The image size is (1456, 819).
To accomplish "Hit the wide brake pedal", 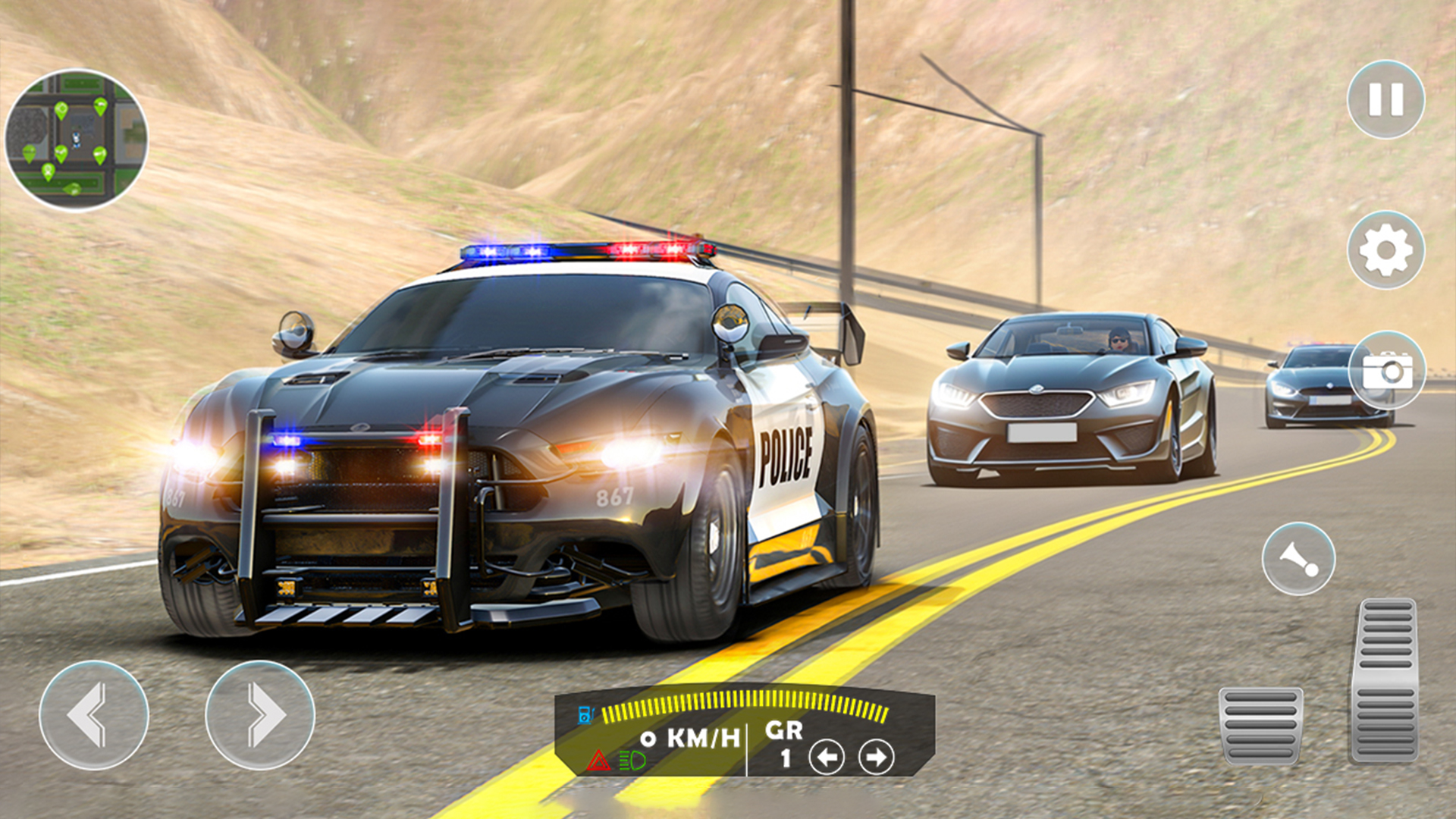I will 1260,725.
